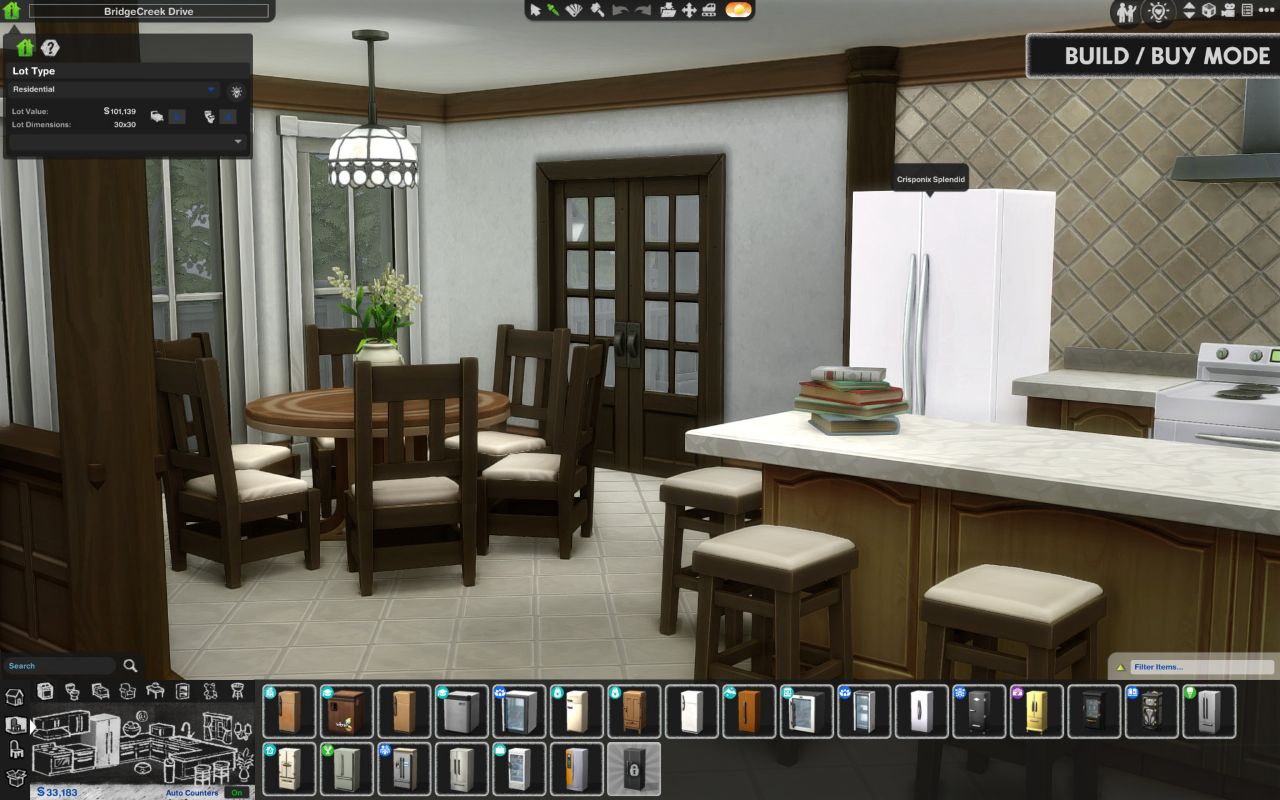Open the Kids category teddy bear icon
The width and height of the screenshot is (1280, 800).
click(210, 690)
